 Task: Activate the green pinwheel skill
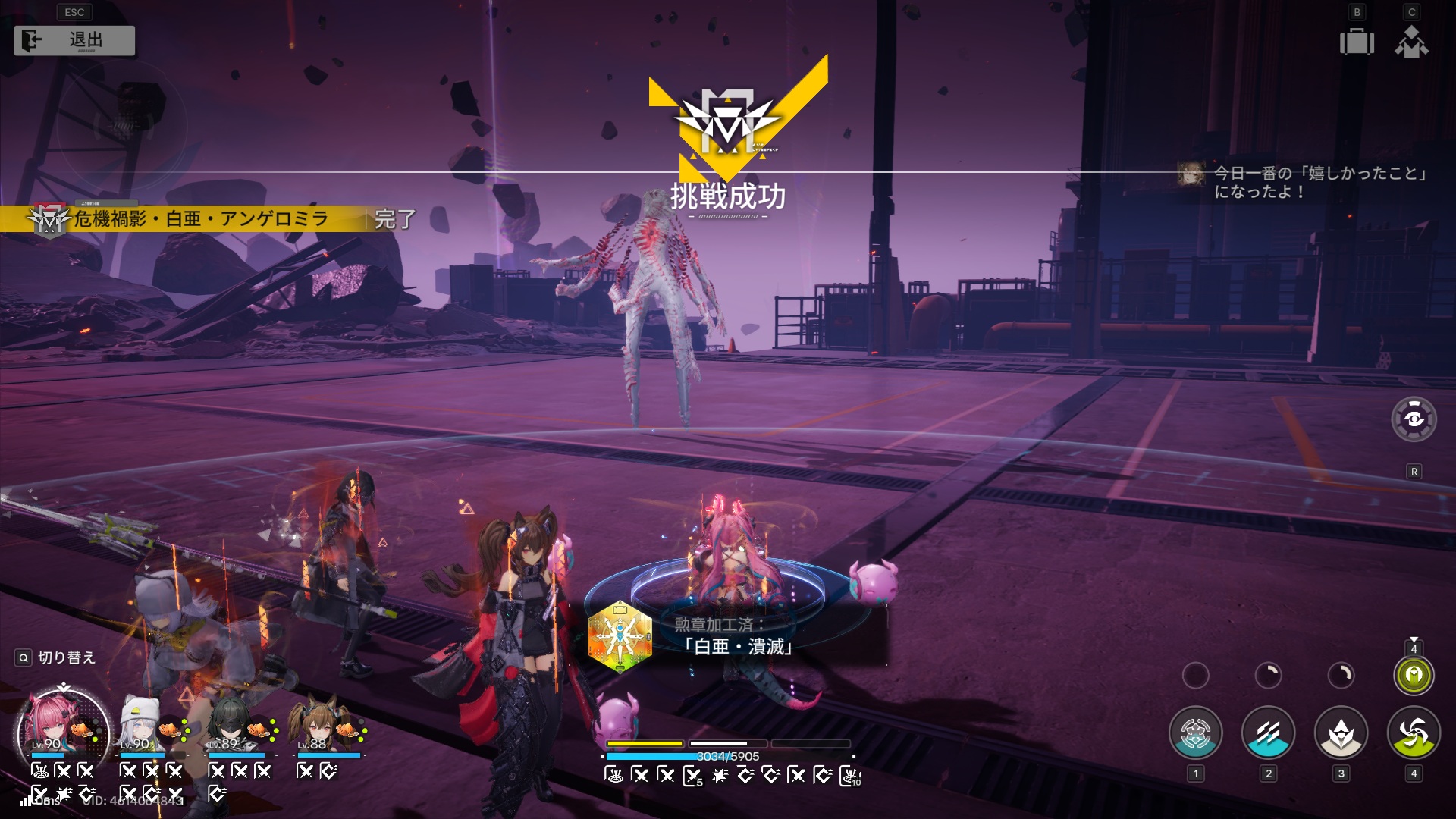coord(1414,733)
